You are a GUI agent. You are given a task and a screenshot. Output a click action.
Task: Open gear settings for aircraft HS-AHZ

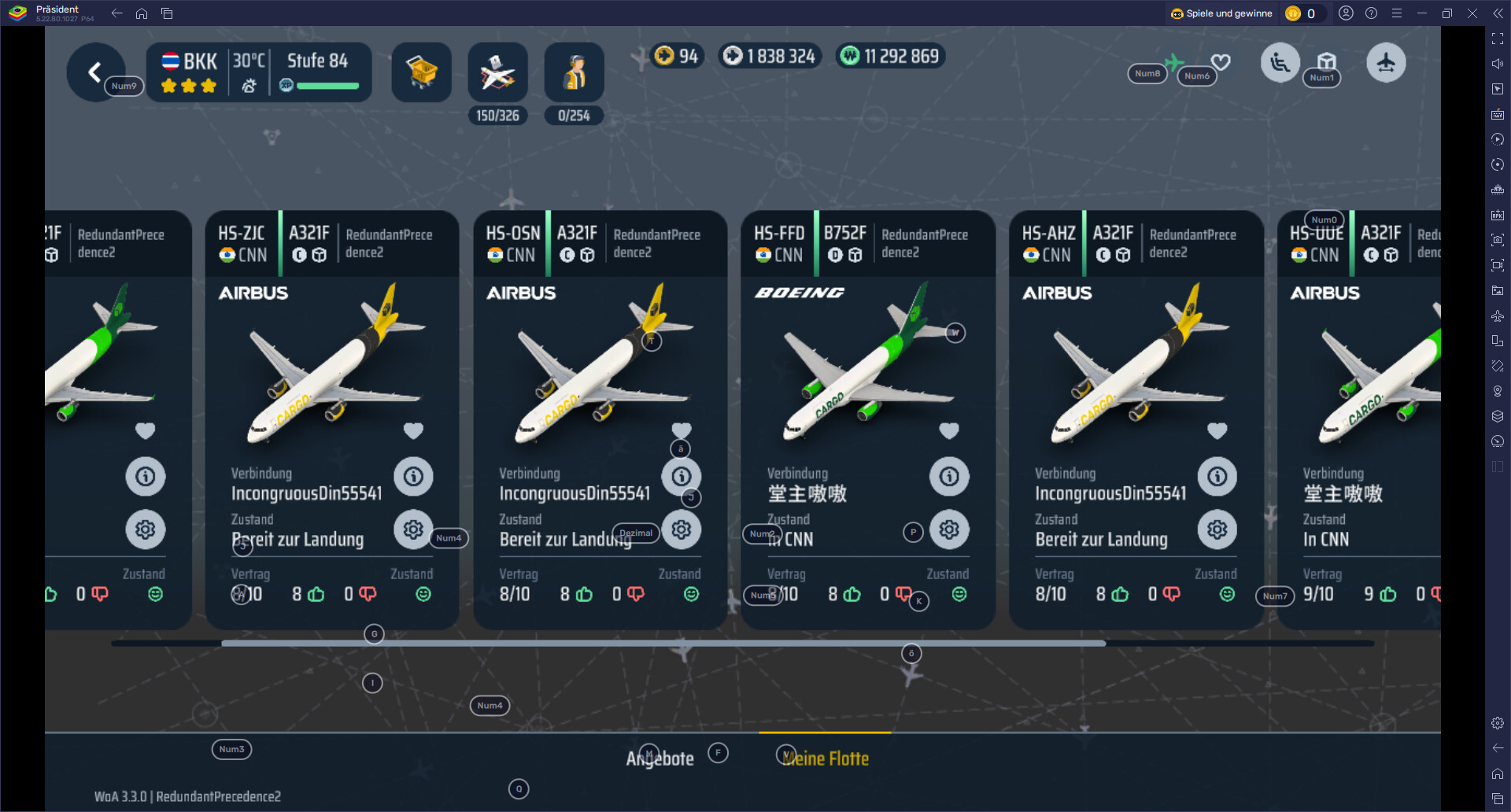pos(1217,530)
